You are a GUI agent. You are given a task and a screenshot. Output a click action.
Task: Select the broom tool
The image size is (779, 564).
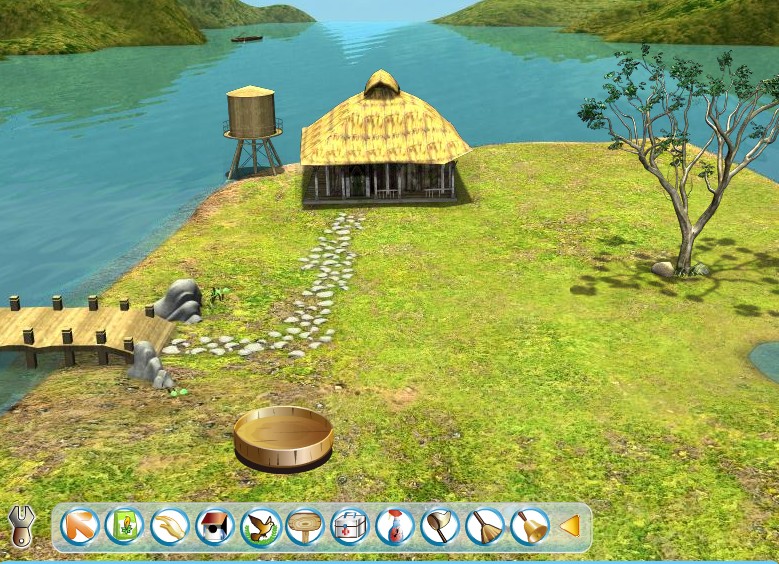485,526
